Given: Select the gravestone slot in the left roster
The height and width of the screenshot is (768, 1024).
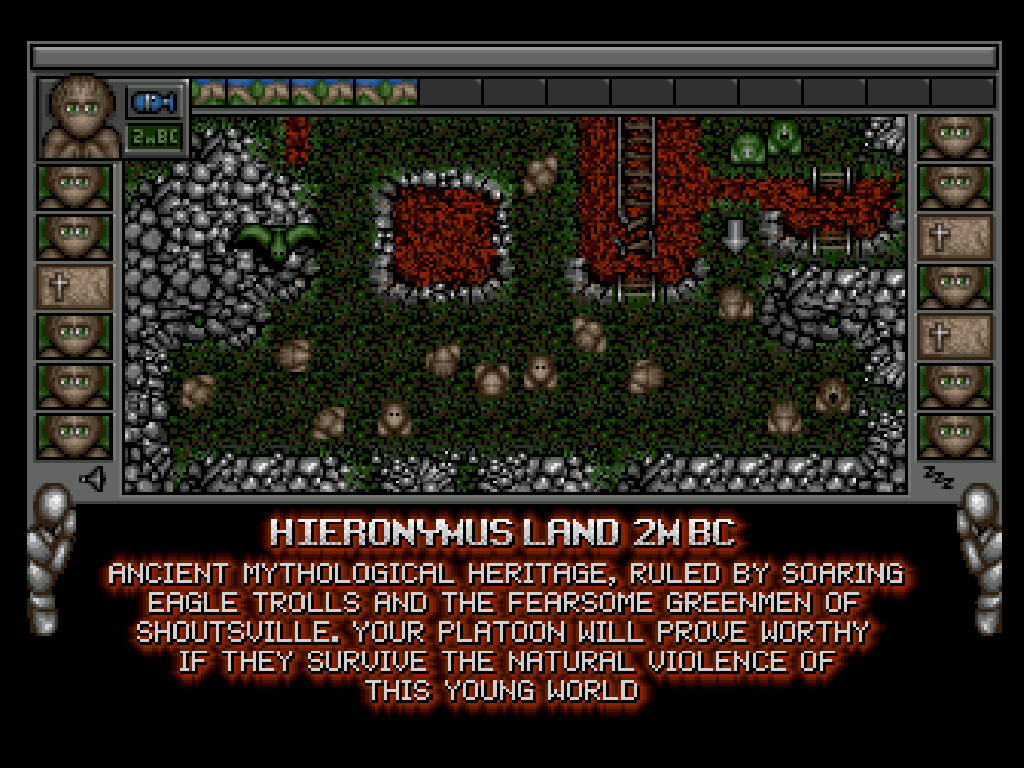Looking at the screenshot, I should click(73, 287).
